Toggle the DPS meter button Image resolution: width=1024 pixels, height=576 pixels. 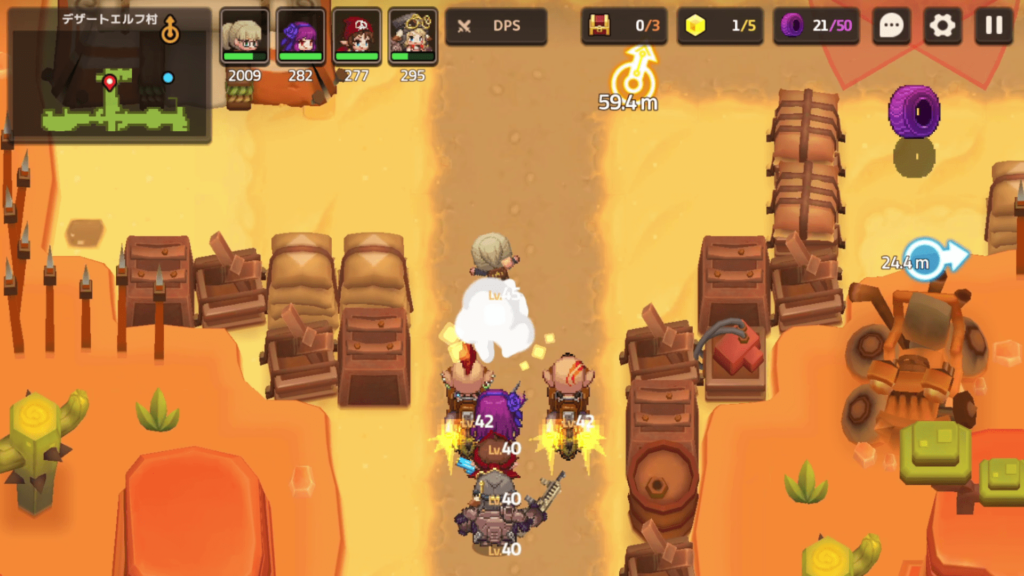[496, 26]
